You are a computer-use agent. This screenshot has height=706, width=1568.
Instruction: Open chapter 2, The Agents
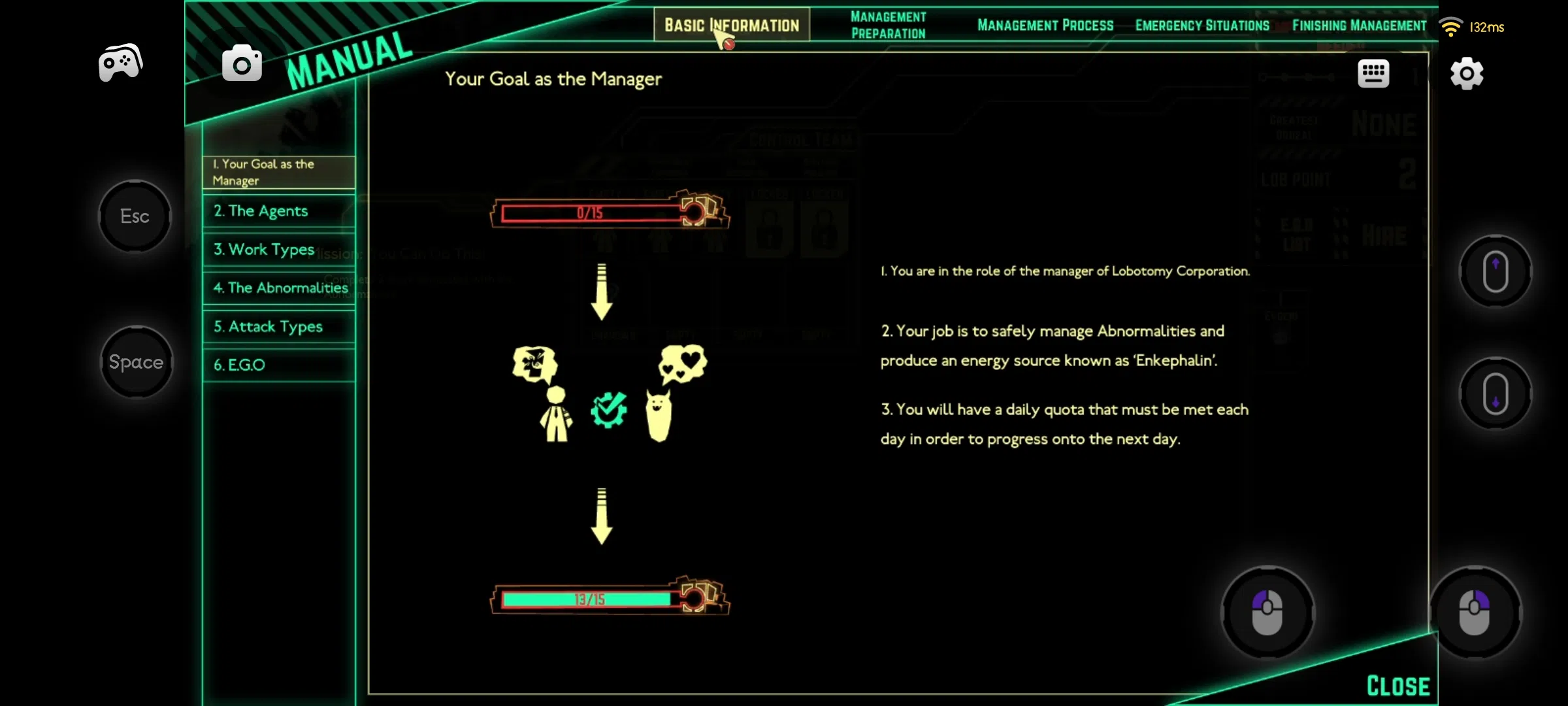point(278,210)
